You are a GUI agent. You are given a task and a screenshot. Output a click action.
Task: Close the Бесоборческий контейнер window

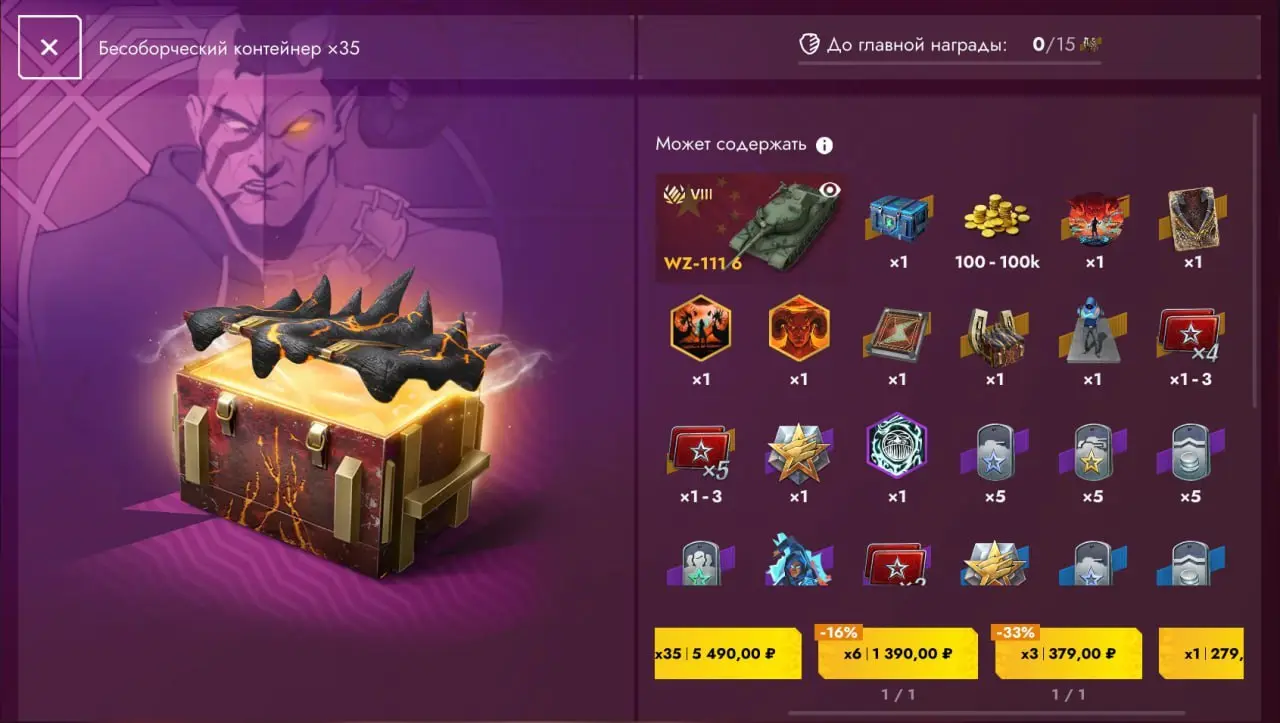50,47
